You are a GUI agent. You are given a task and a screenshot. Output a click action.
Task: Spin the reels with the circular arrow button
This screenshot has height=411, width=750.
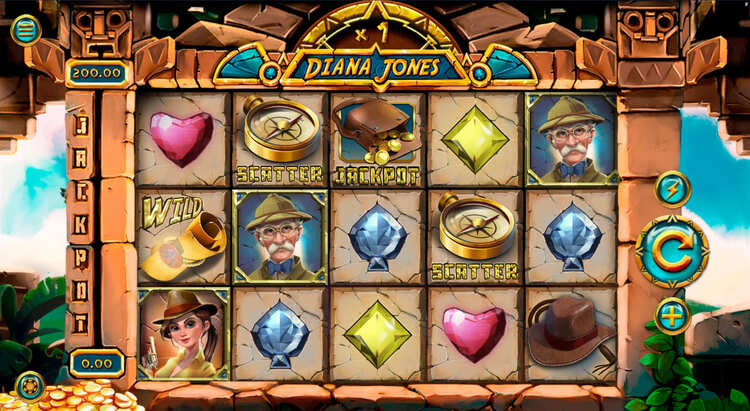click(x=672, y=252)
